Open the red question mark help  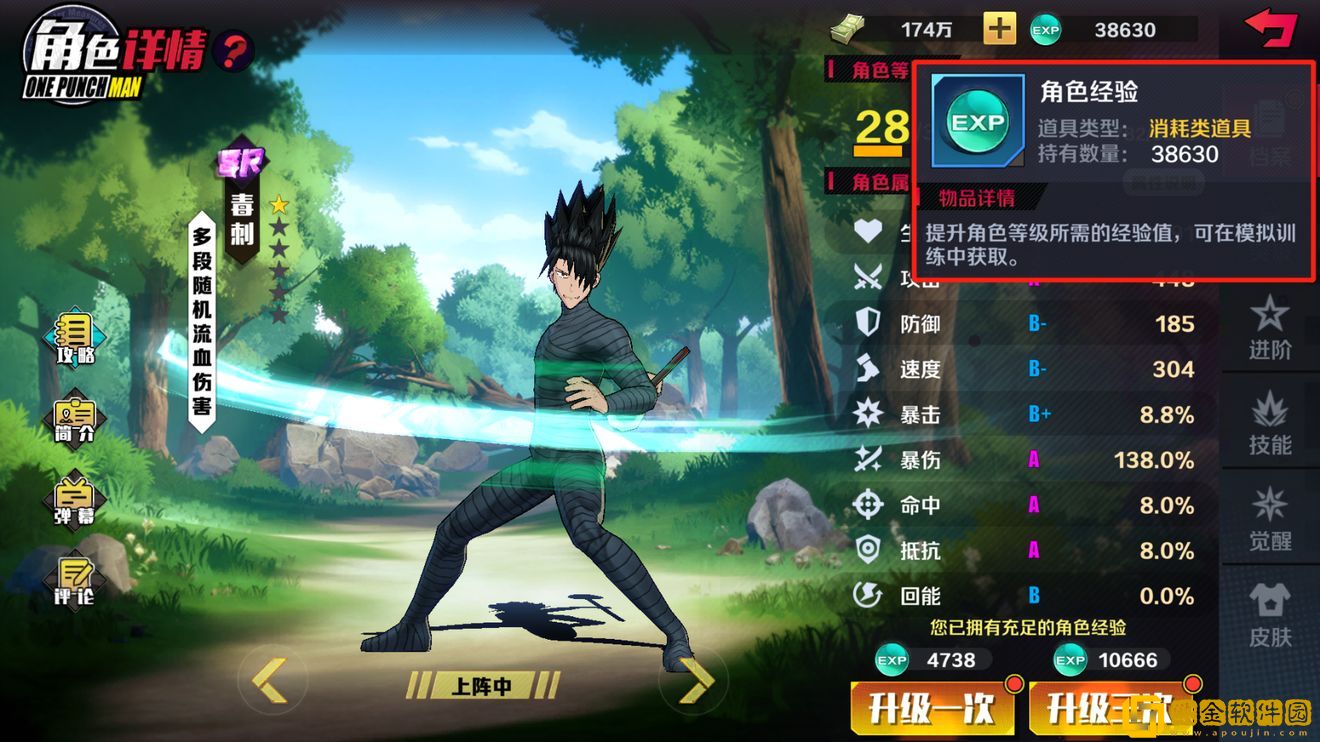pos(234,49)
